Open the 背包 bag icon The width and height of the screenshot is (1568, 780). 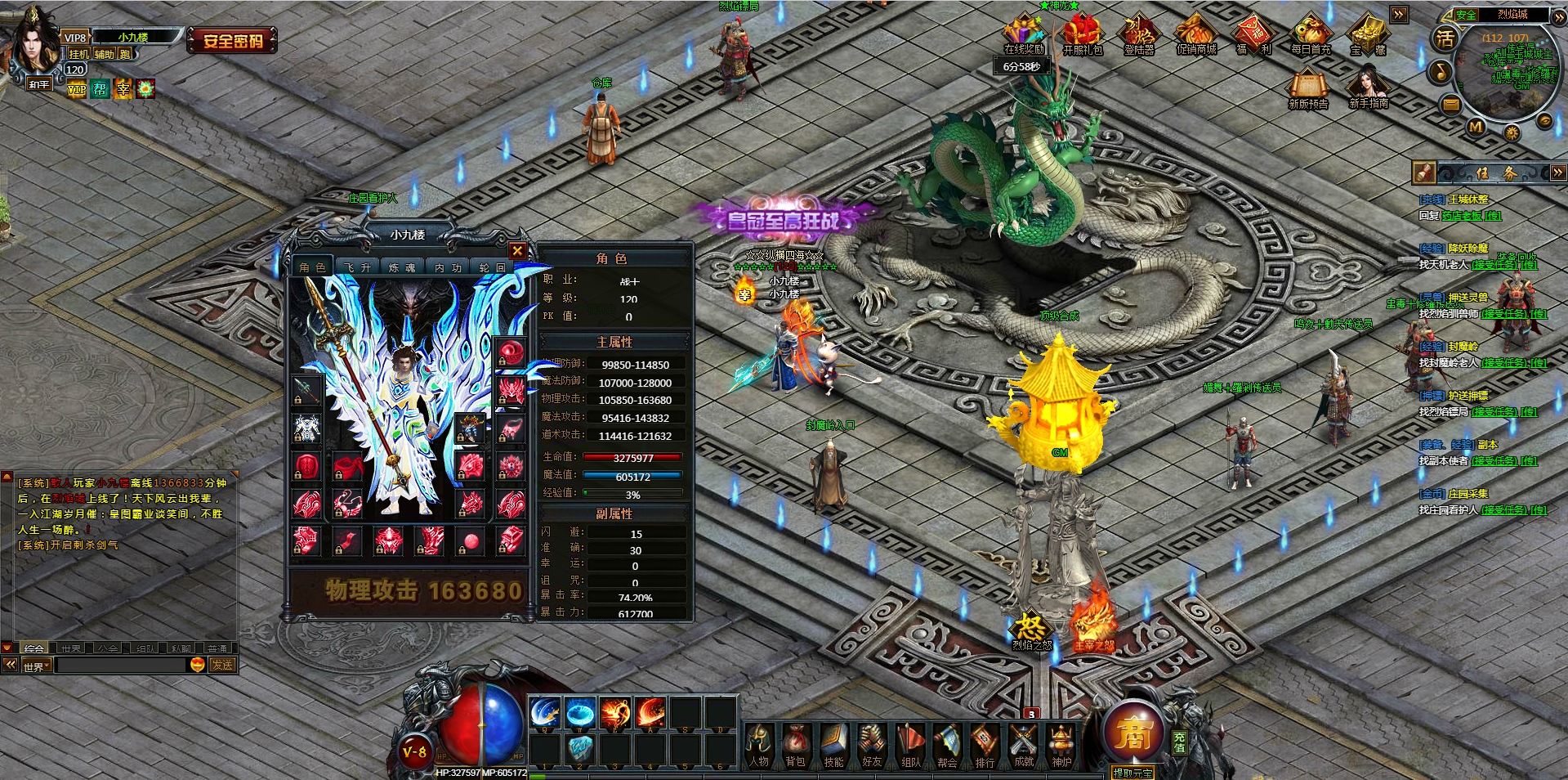click(795, 746)
